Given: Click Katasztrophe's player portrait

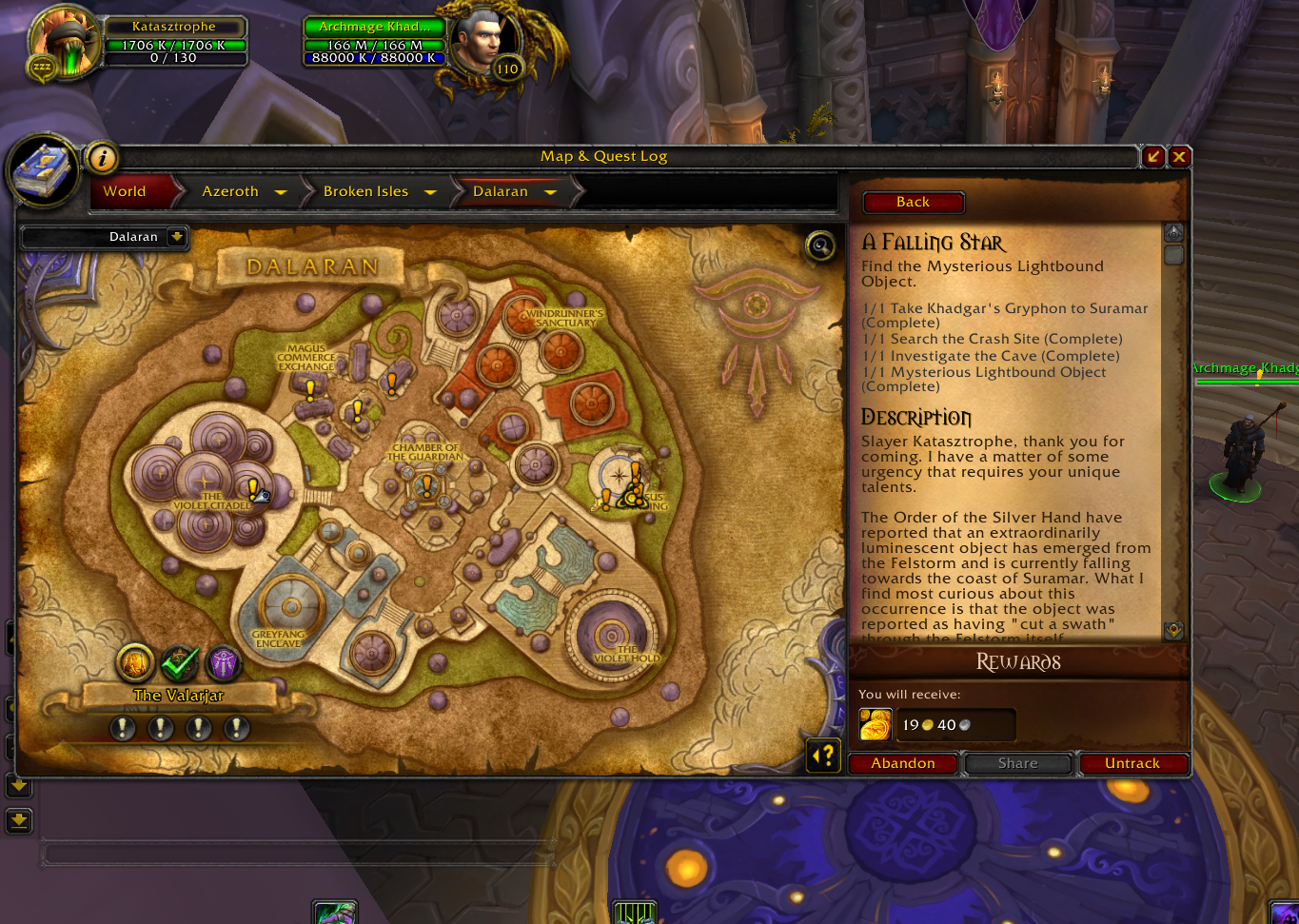Looking at the screenshot, I should point(64,41).
